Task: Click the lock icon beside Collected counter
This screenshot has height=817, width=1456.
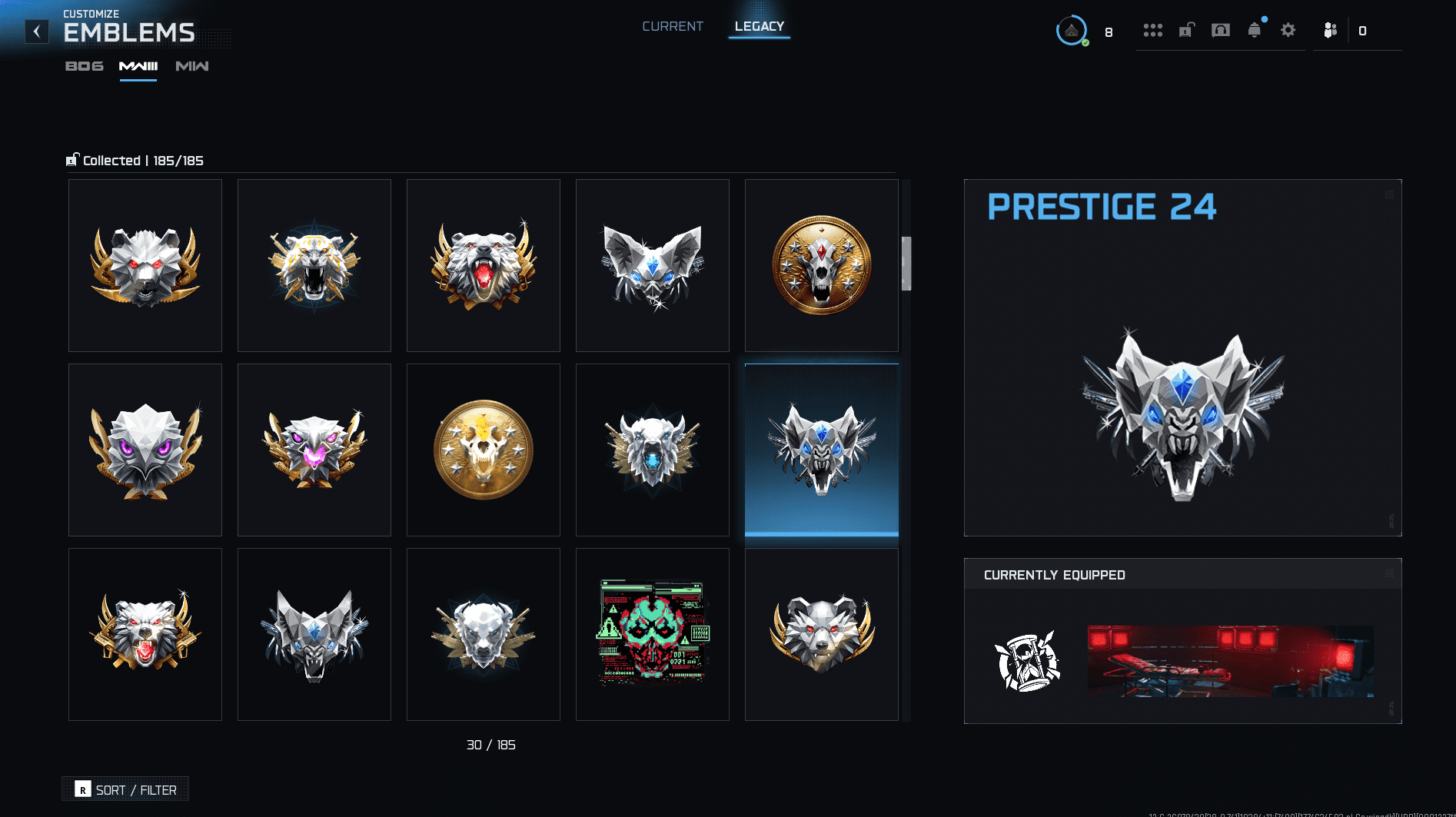Action: coord(71,159)
